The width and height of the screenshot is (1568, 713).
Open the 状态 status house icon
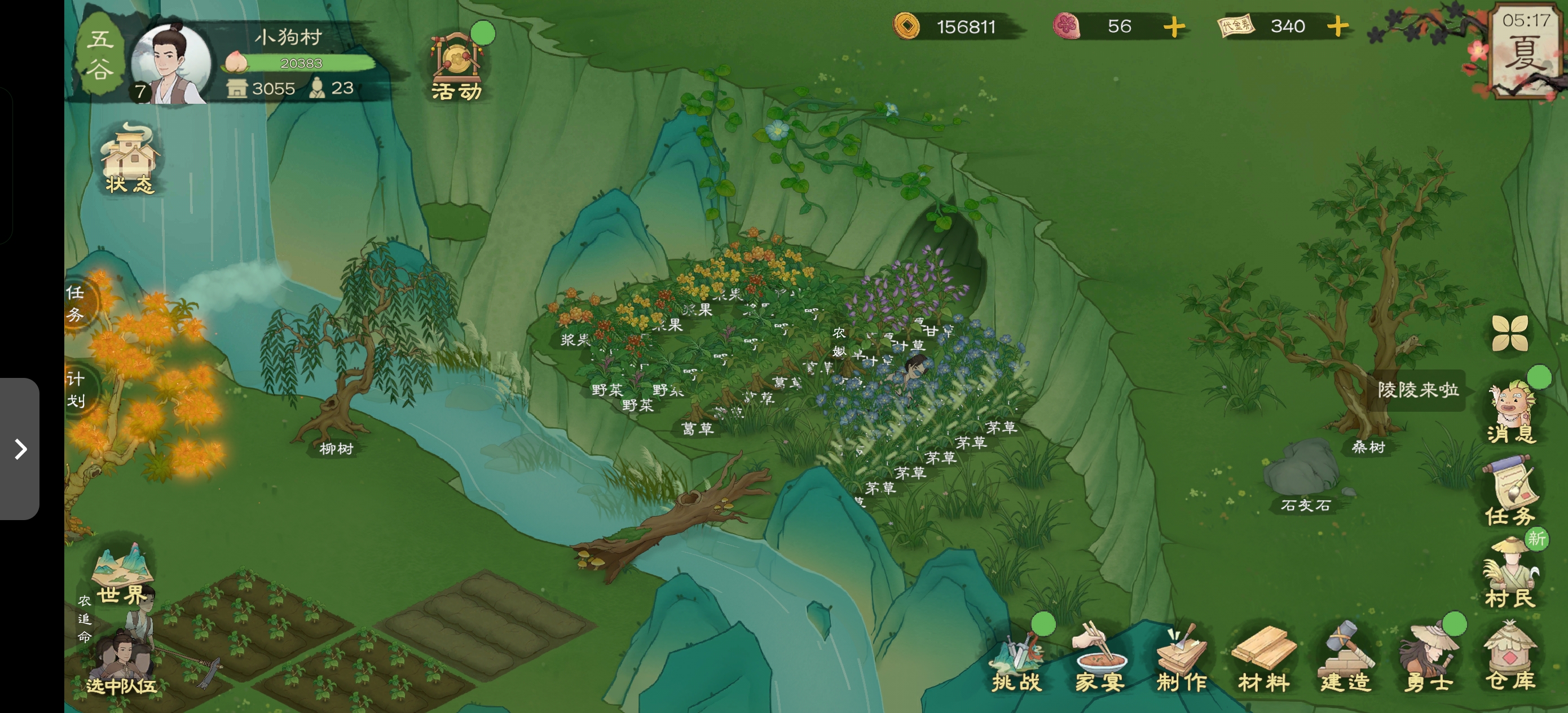click(x=129, y=160)
